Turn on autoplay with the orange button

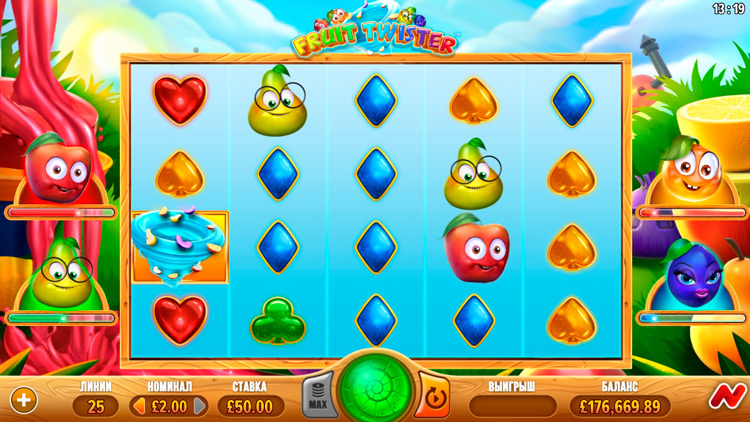[432, 397]
